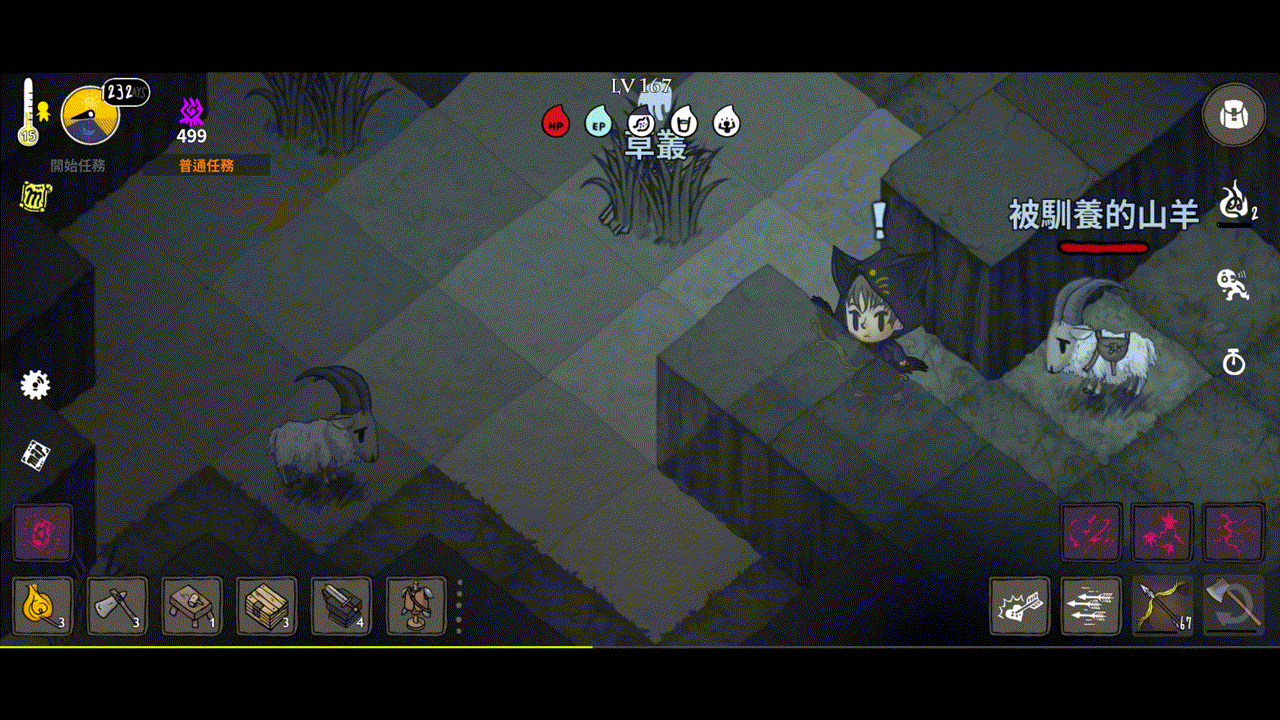This screenshot has height=720, width=1280.
Task: Activate the triple arrow volley skill
Action: pyautogui.click(x=1091, y=606)
